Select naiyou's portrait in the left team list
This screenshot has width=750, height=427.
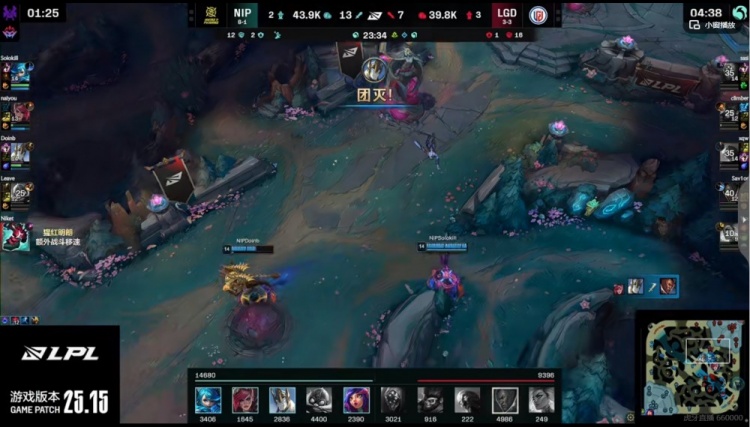20,113
